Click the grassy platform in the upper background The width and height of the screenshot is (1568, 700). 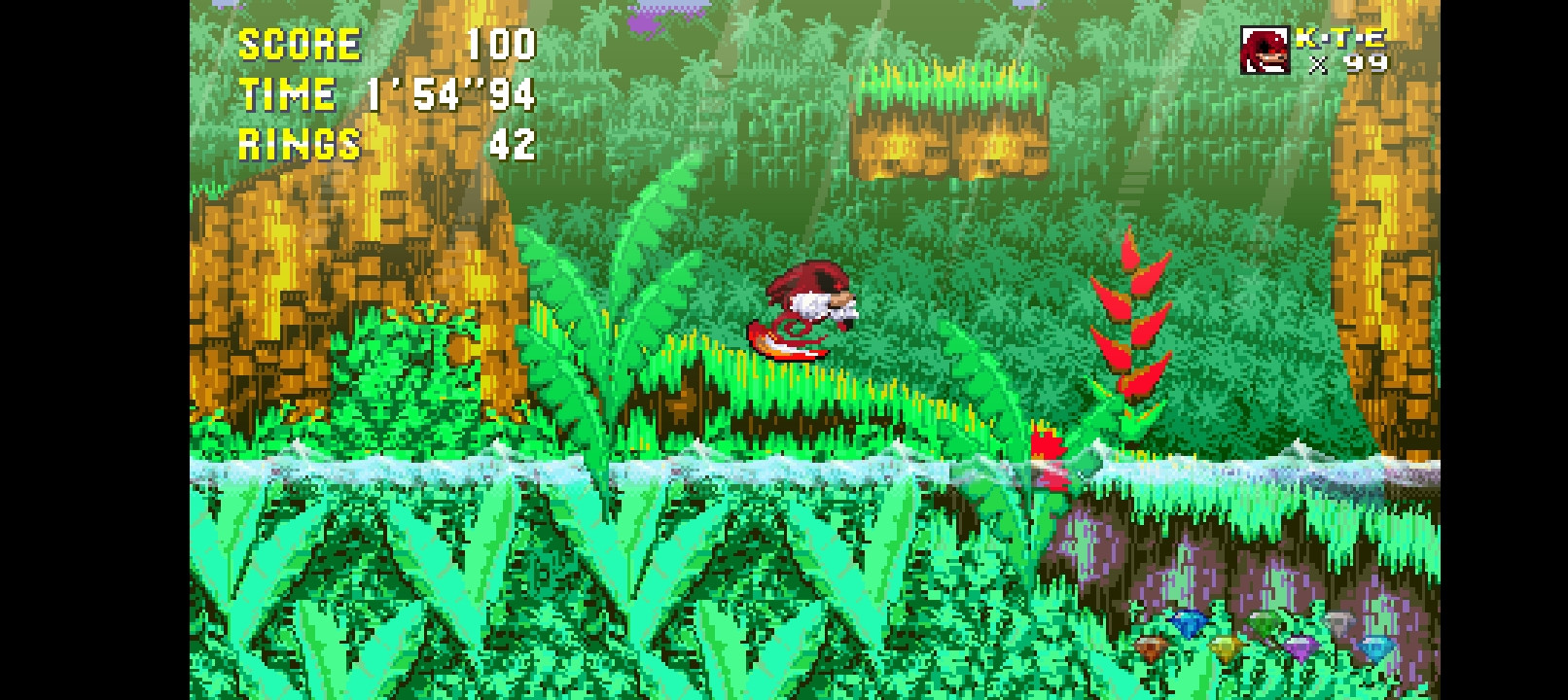tap(948, 117)
